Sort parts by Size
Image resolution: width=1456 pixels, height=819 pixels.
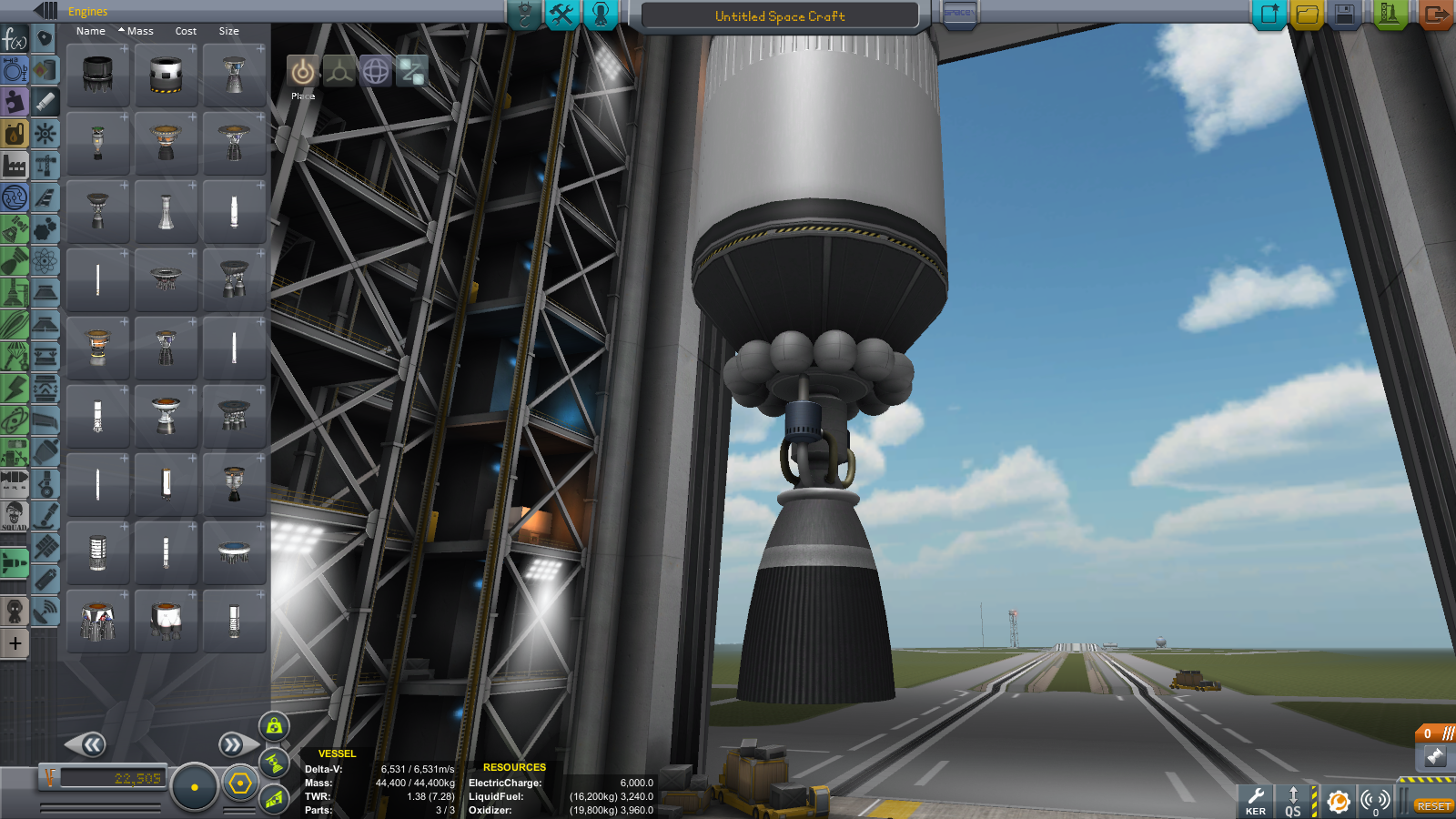(228, 31)
